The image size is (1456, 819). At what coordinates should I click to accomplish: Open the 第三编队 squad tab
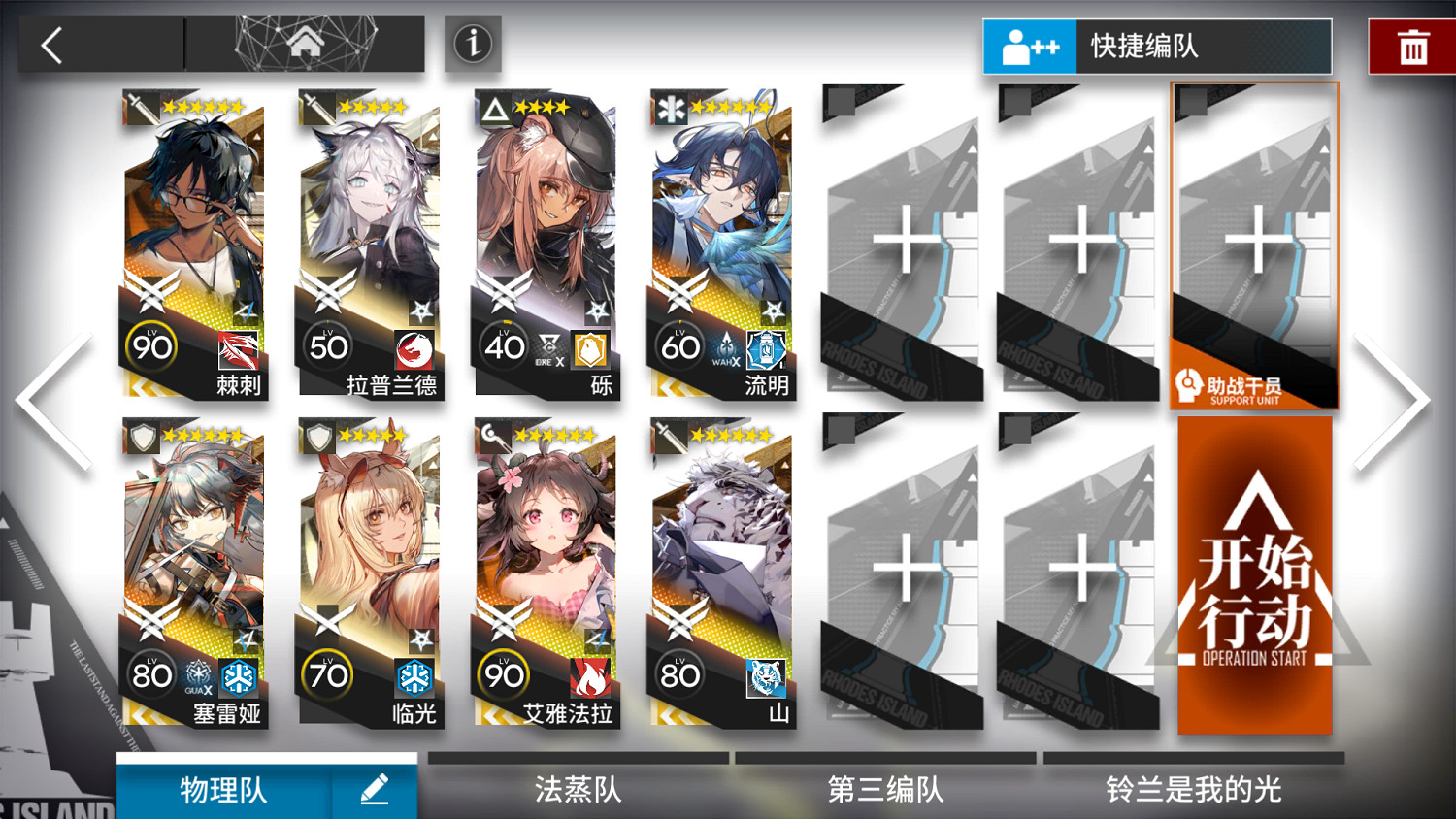885,790
